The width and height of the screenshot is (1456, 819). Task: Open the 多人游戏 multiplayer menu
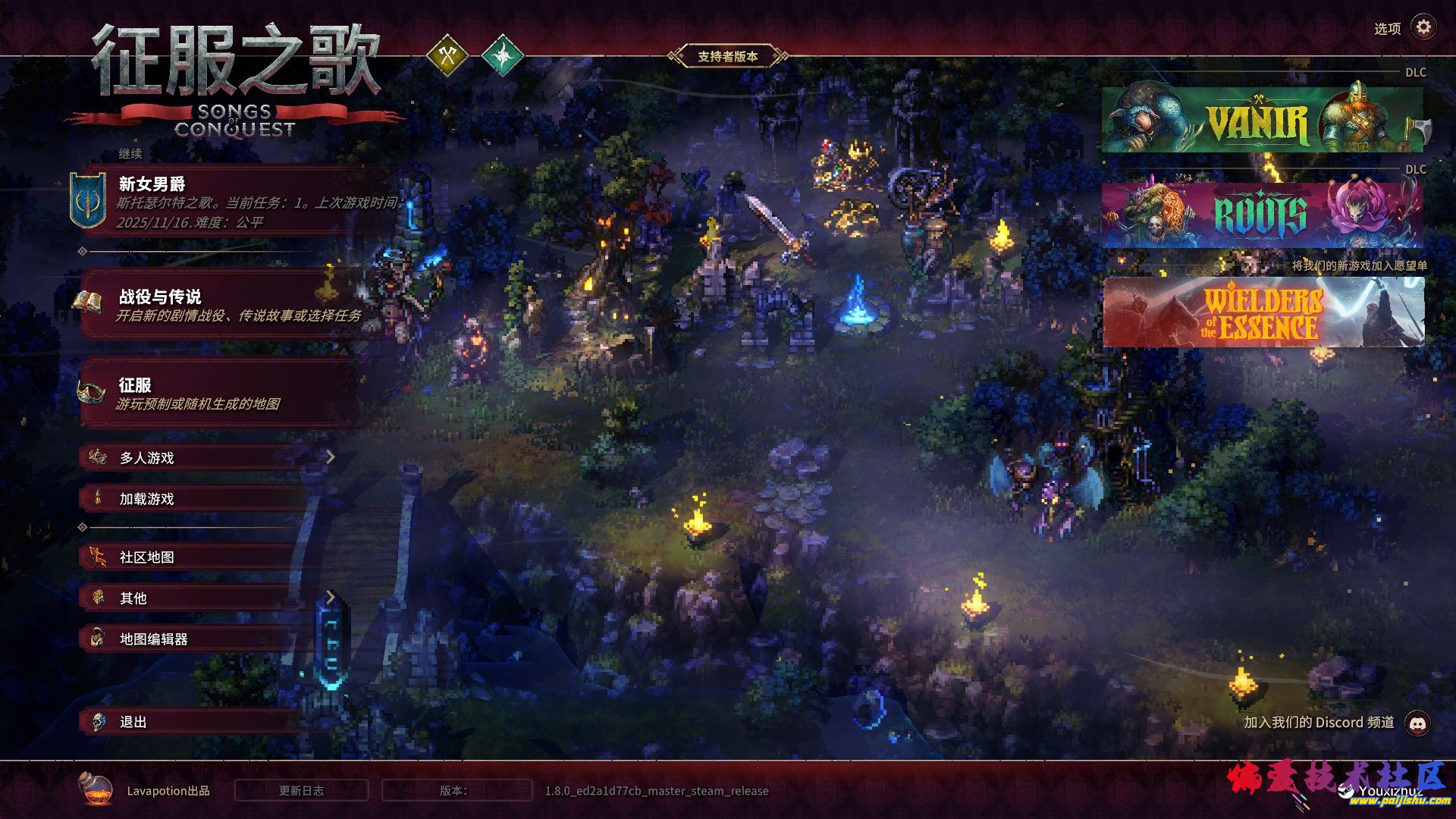[x=205, y=457]
